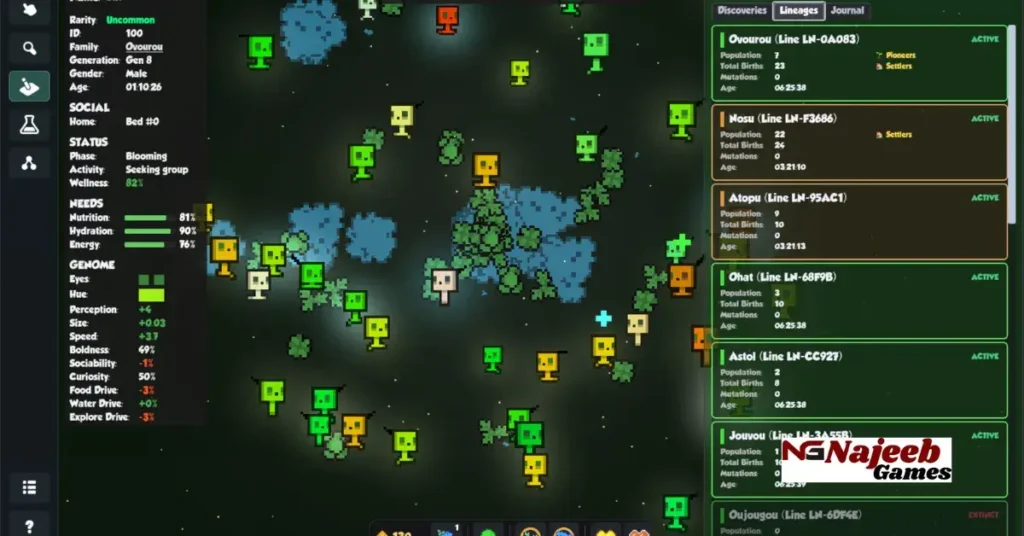Screen dimensions: 1024x536
Task: Select the highlighted hand tool in sidebar
Action: (29, 86)
